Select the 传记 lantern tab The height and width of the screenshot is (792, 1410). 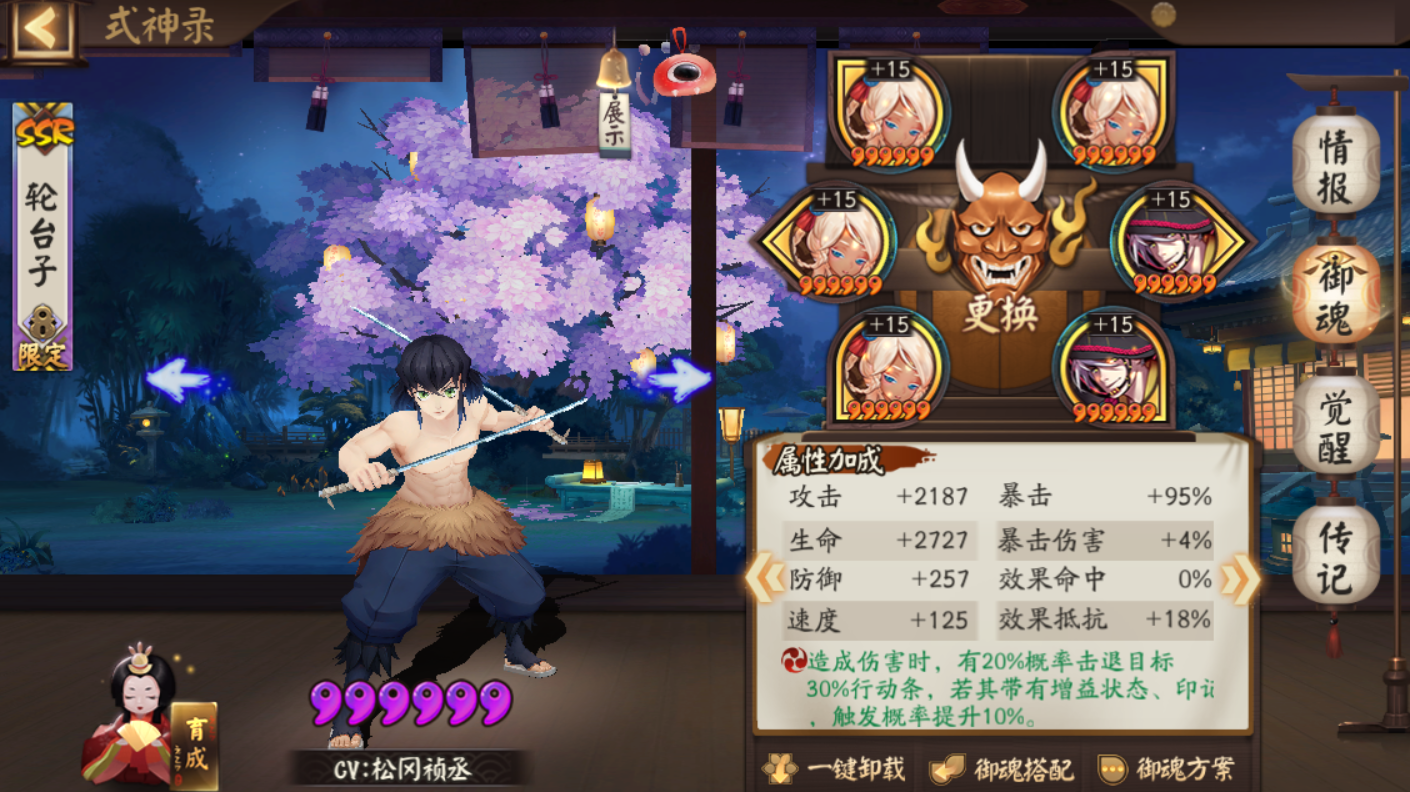click(1335, 554)
